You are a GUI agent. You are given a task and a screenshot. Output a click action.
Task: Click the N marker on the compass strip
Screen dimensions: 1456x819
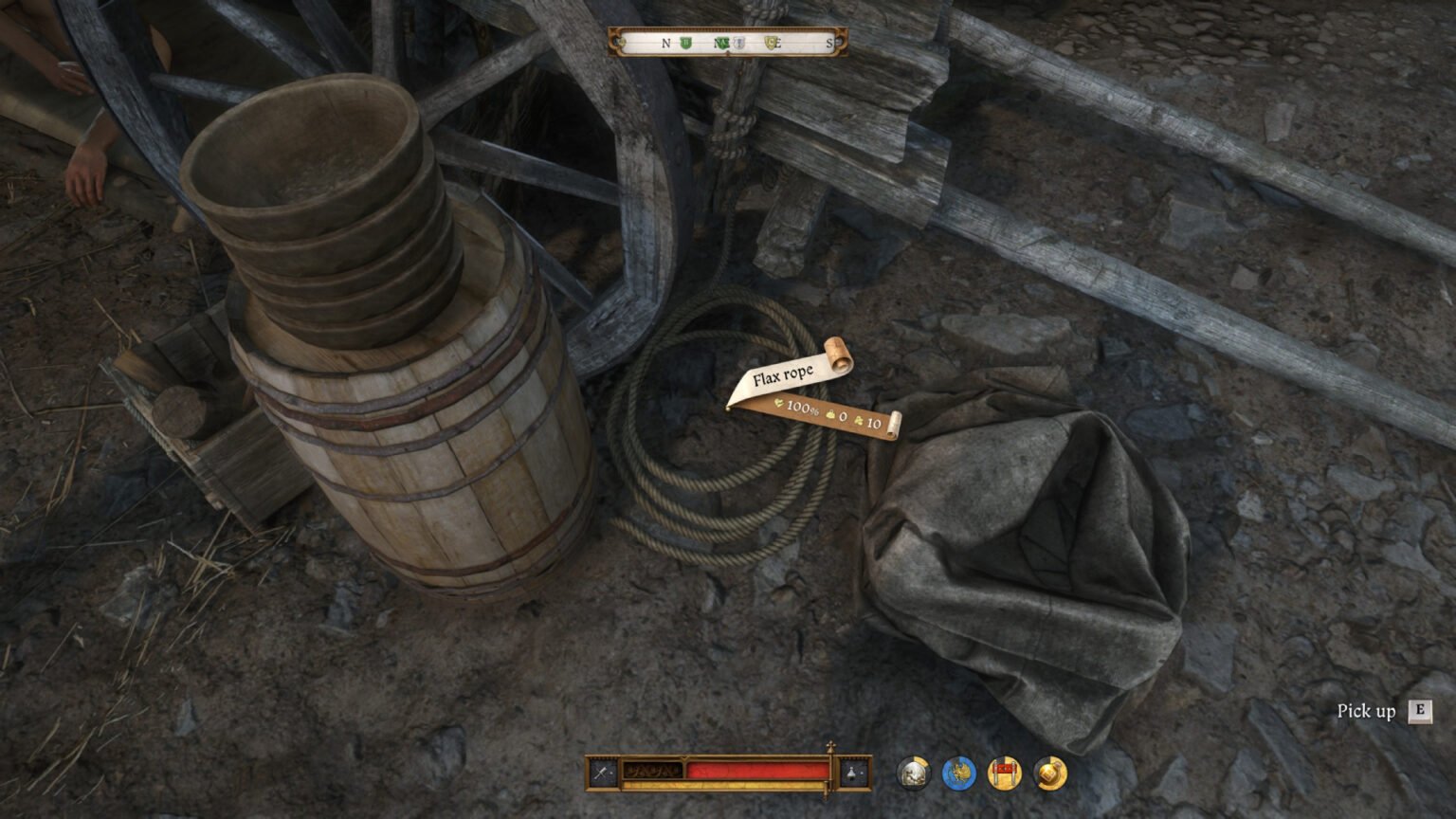pyautogui.click(x=664, y=44)
